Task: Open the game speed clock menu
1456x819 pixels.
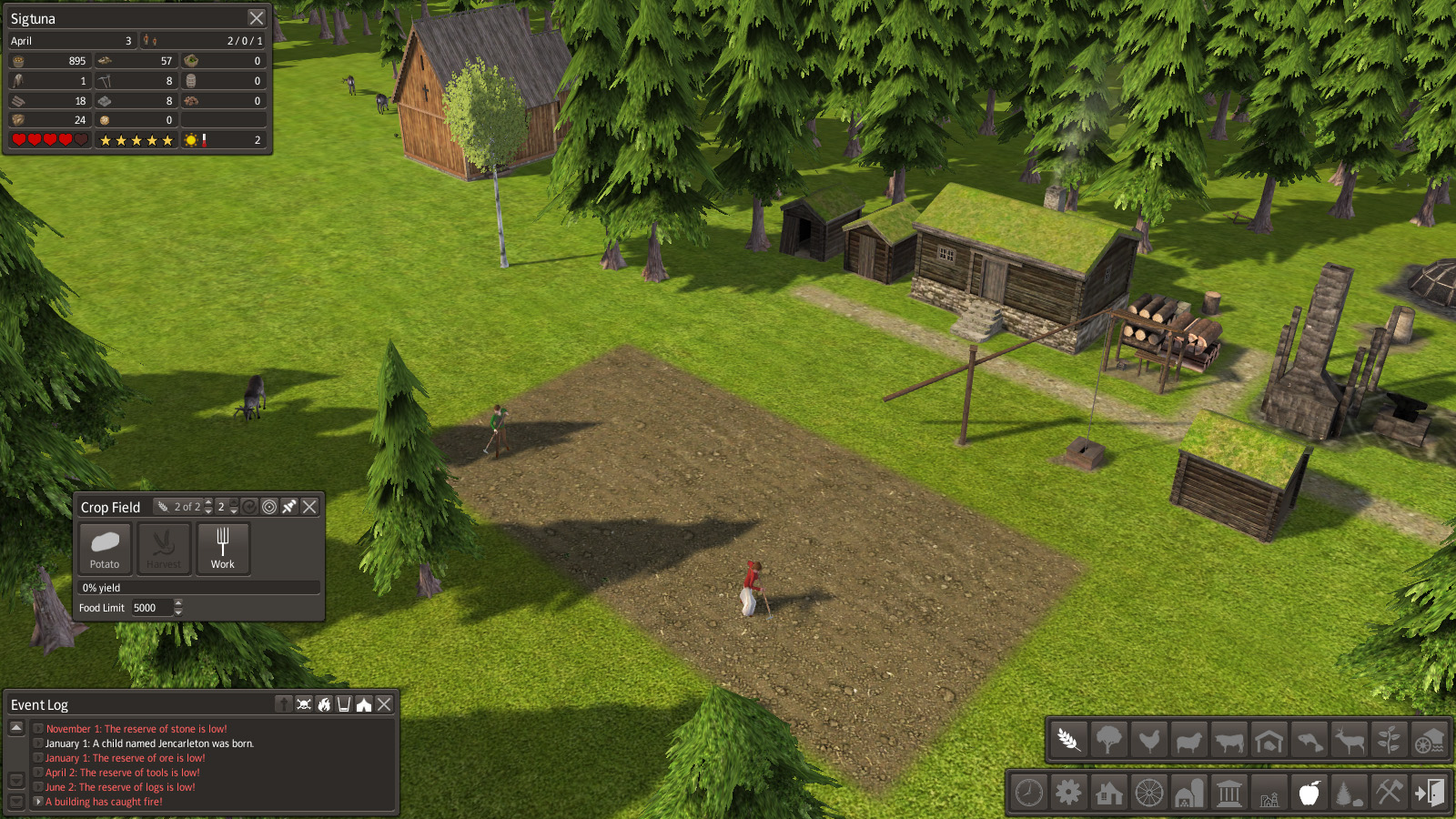Action: 1029,793
